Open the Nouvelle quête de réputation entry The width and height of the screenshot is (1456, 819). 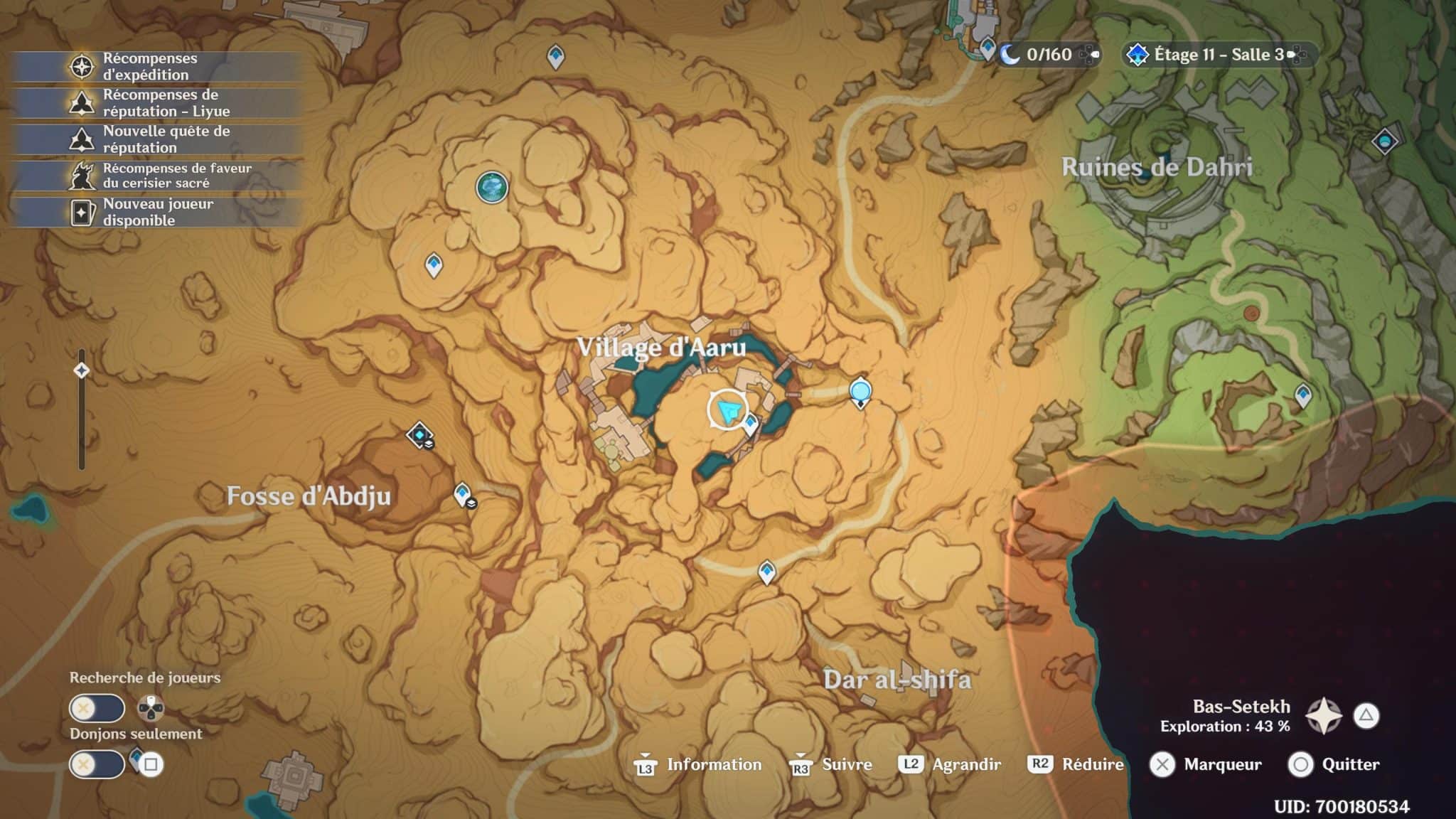pyautogui.click(x=84, y=139)
